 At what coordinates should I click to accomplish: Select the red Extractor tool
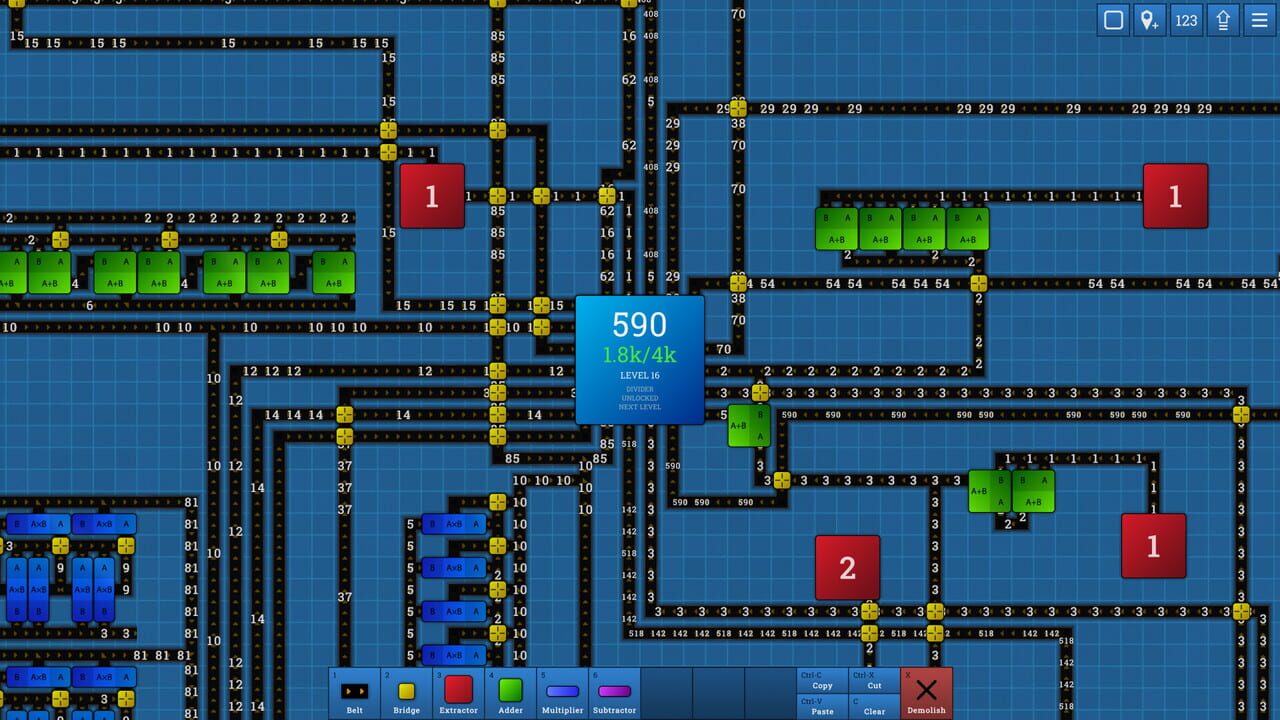(x=458, y=692)
